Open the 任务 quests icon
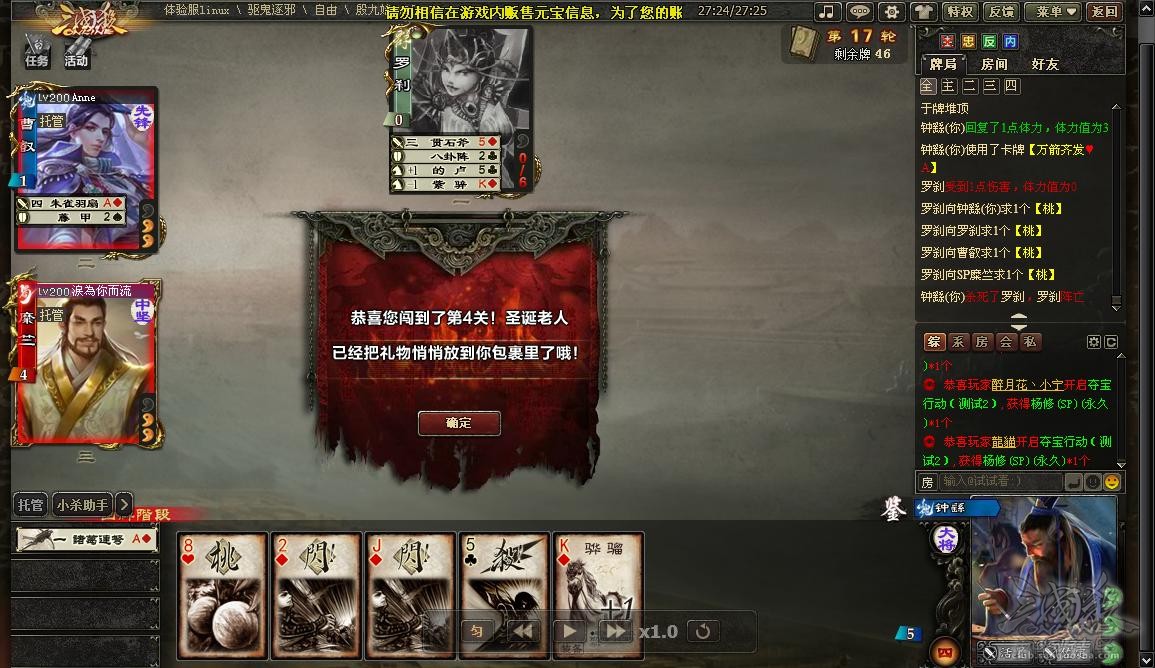Image resolution: width=1155 pixels, height=668 pixels. click(37, 50)
